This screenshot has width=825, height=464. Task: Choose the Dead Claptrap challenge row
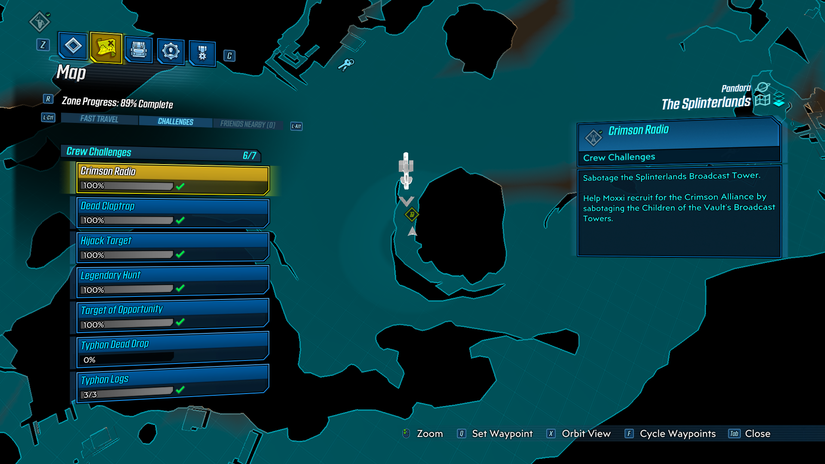[x=173, y=212]
